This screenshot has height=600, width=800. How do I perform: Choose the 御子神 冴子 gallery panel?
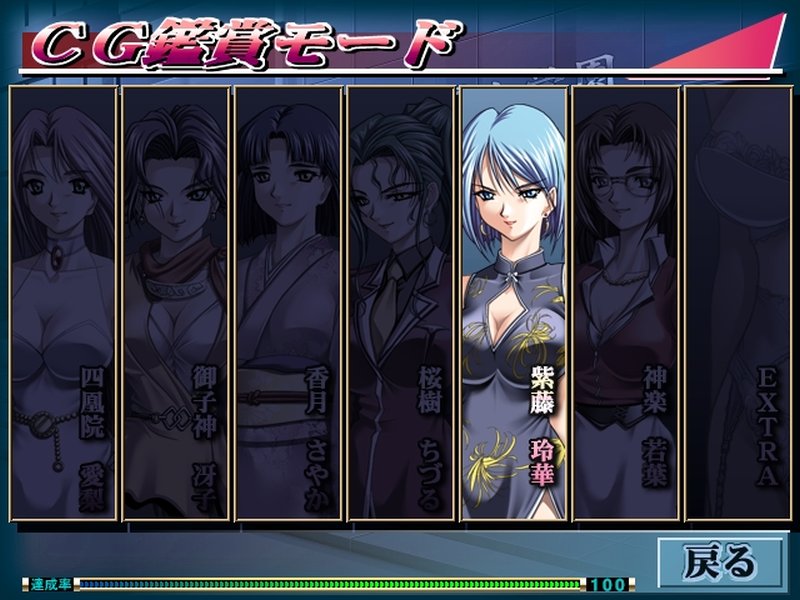click(175, 303)
